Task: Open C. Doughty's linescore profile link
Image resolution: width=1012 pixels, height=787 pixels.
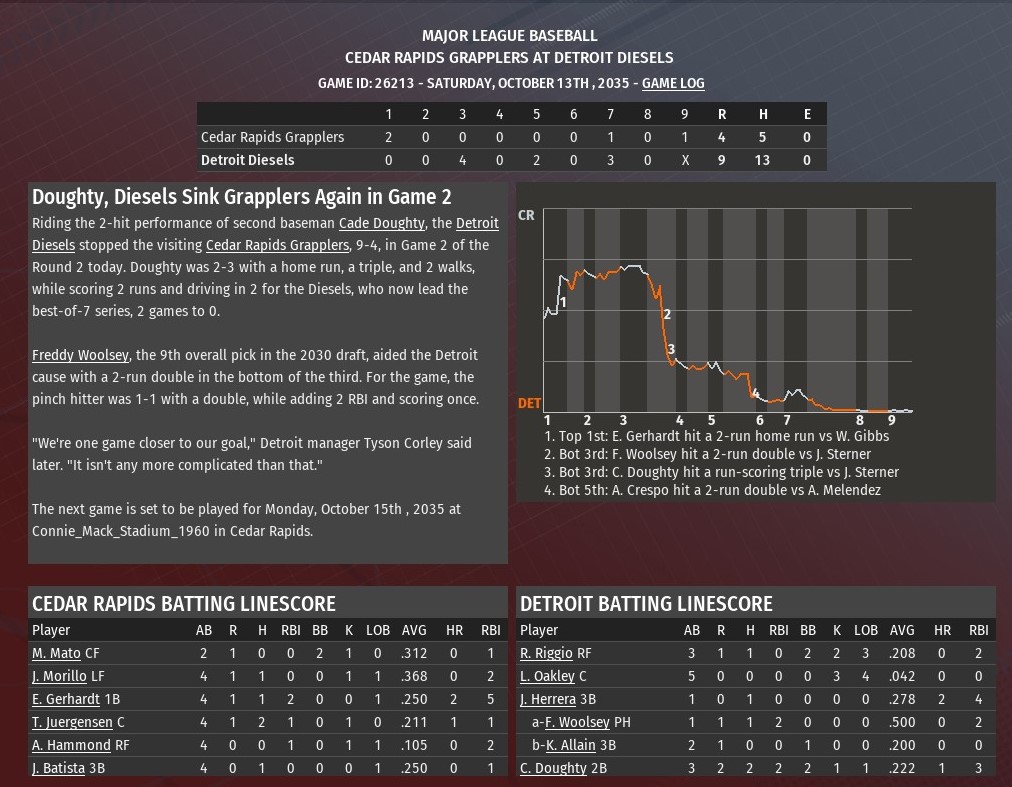Action: [553, 768]
